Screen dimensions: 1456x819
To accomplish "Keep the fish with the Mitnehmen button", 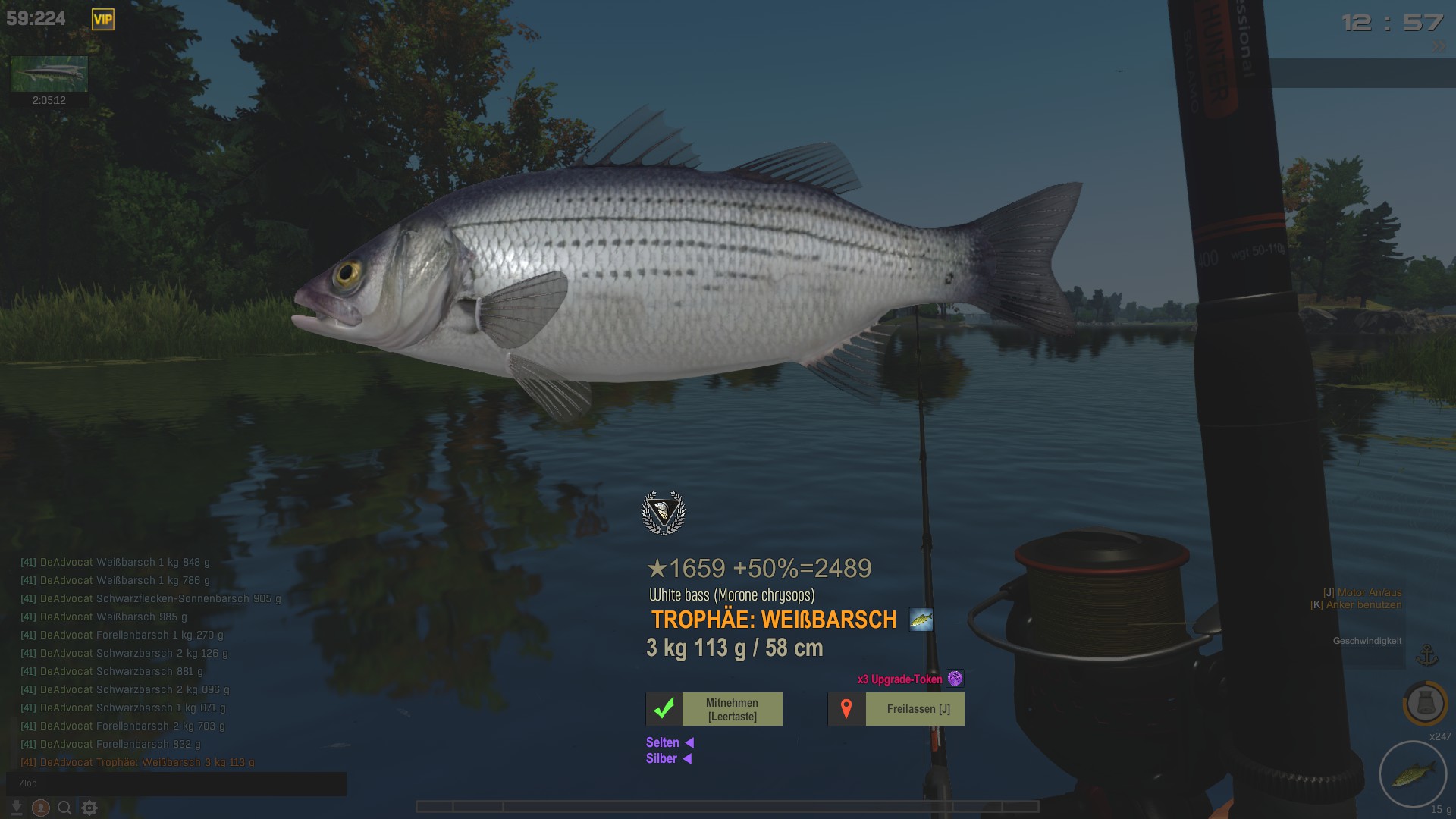I will 714,709.
